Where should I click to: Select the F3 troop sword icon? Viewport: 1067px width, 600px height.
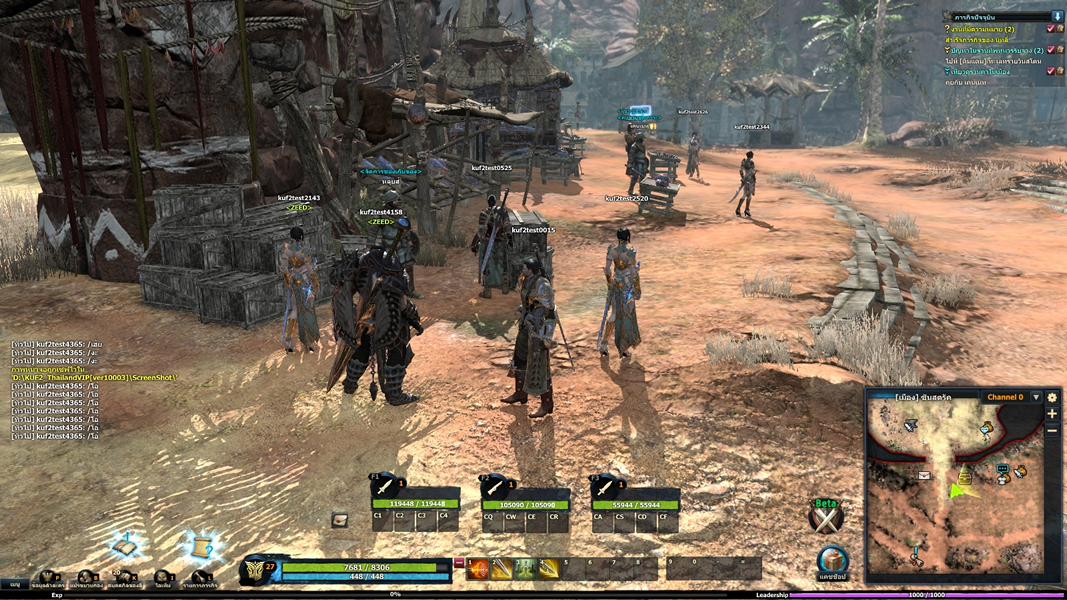(x=604, y=485)
